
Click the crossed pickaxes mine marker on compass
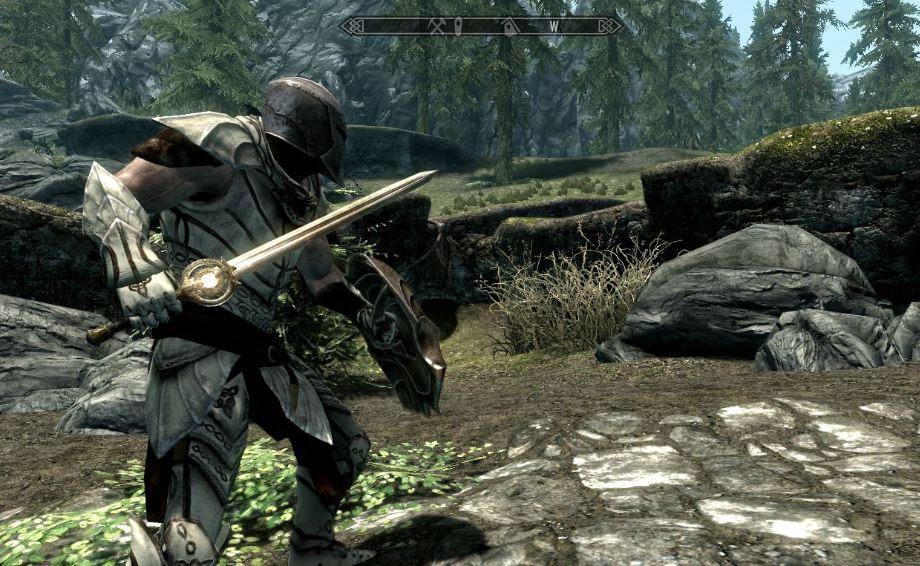coord(437,25)
